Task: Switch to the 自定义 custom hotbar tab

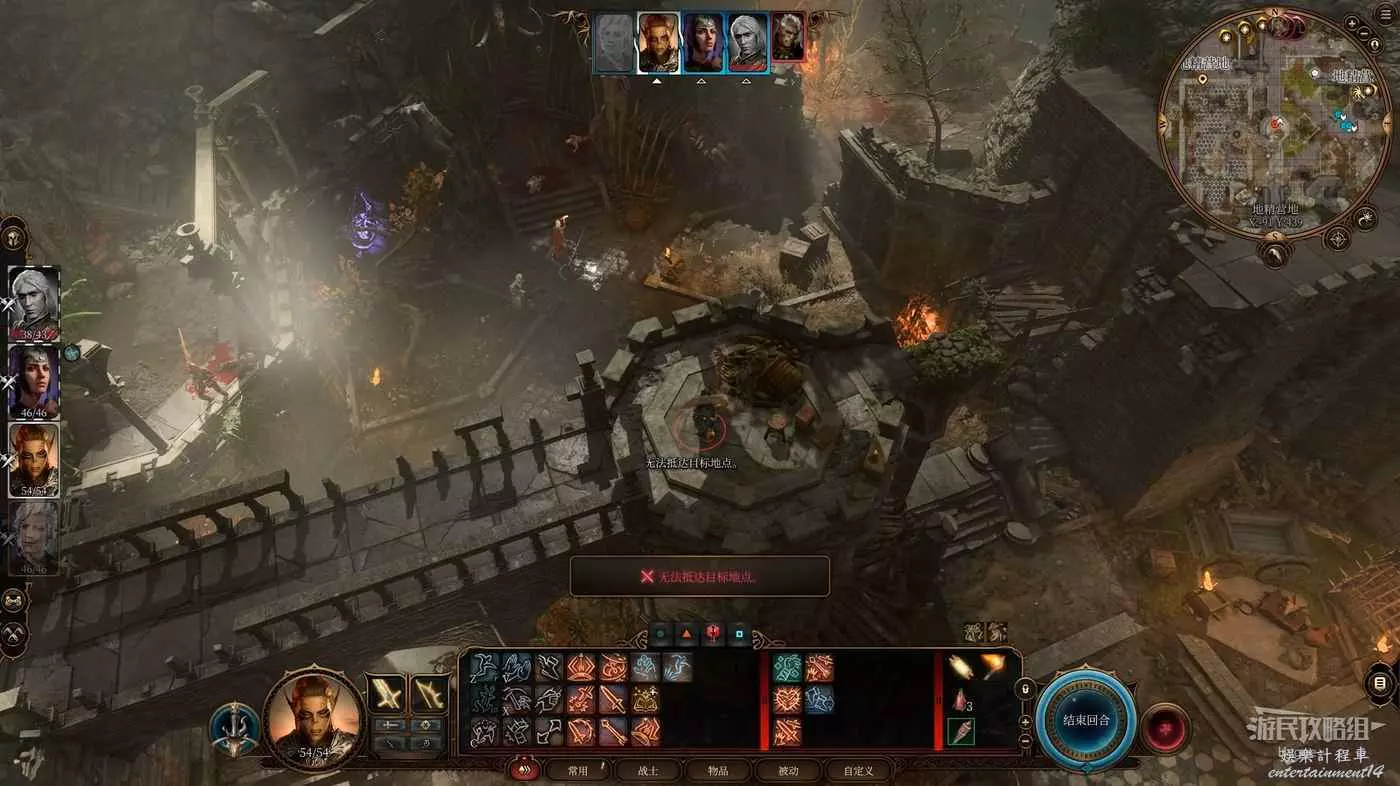Action: [x=858, y=770]
